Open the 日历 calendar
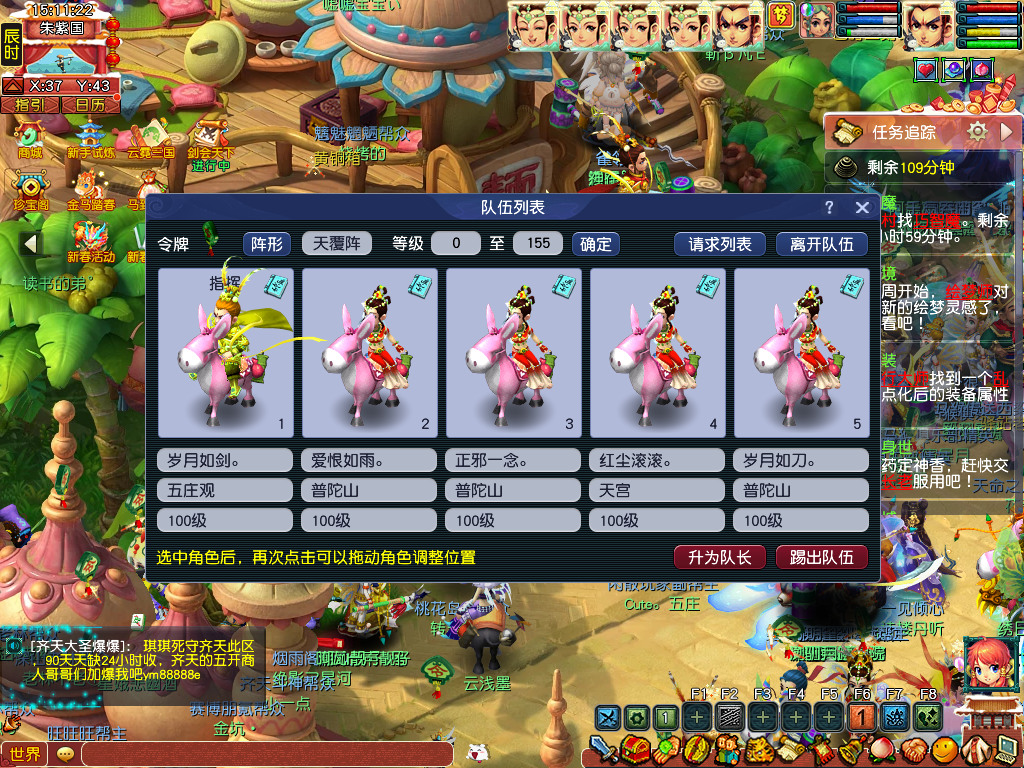 89,104
